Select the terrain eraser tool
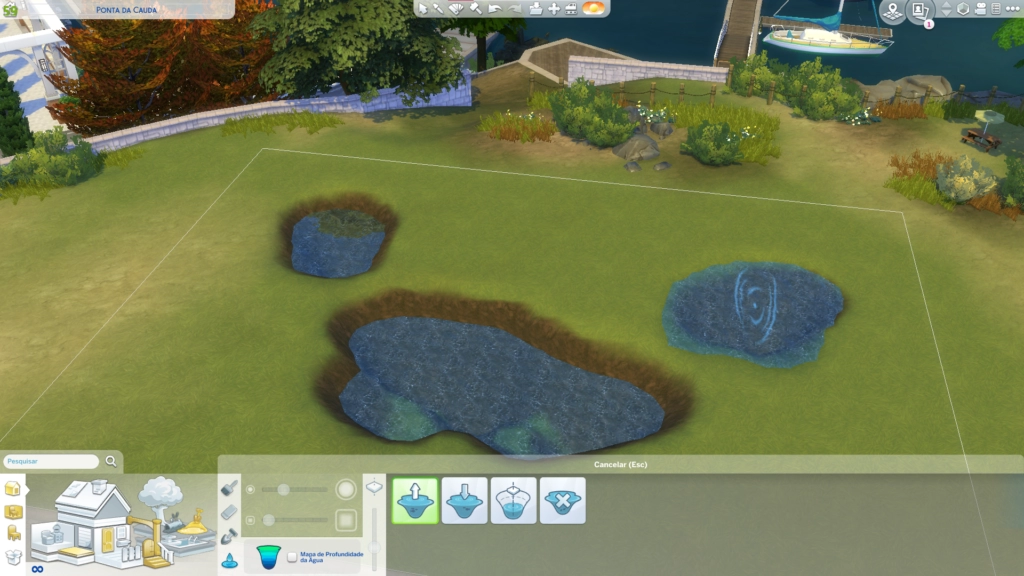Screen dimensions: 1024x576 [x=229, y=513]
